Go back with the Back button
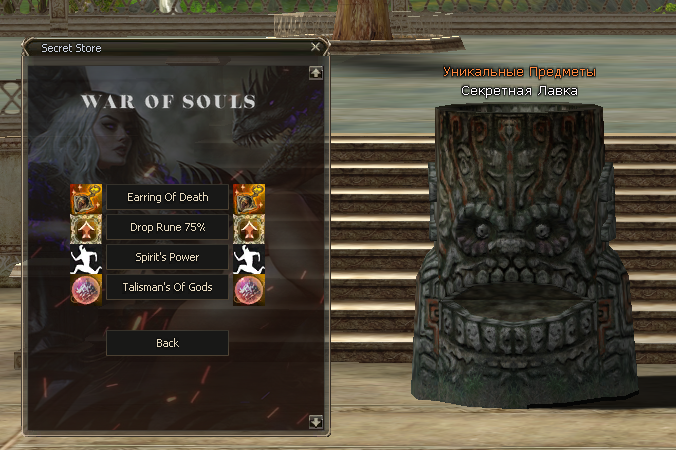Screen dimensions: 676x450 tap(167, 343)
